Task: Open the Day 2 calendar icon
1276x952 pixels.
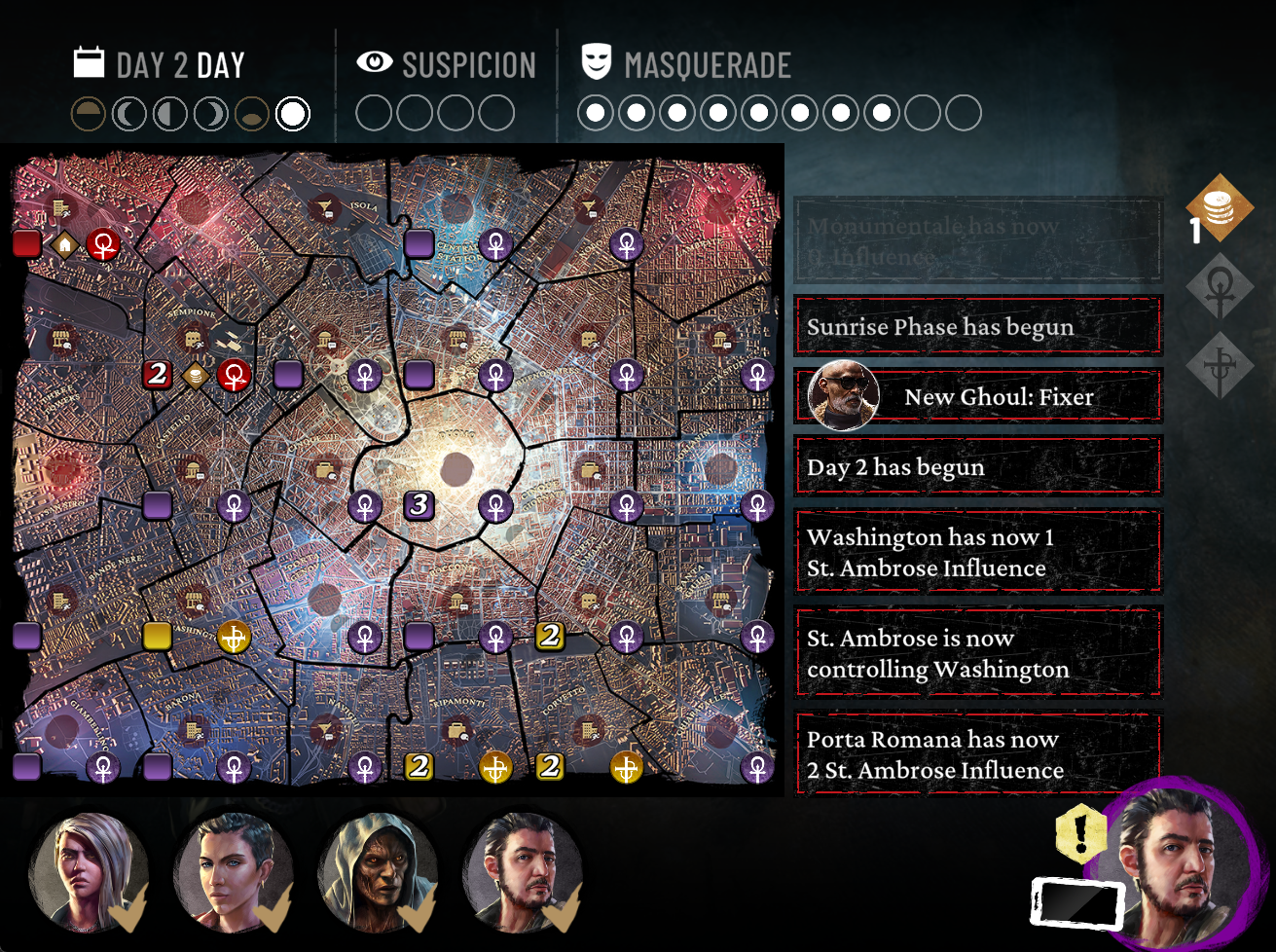Action: (x=89, y=62)
